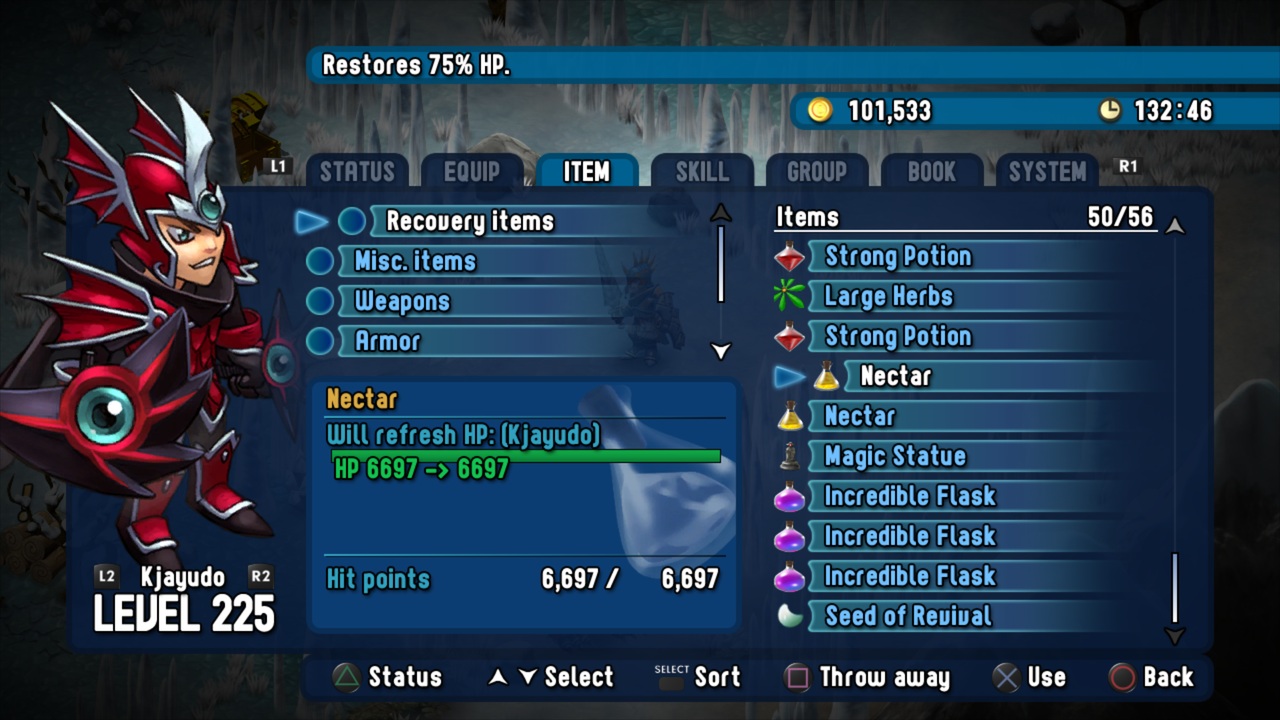Open the GROUP tab
Screen dimensions: 1280x720
(x=817, y=171)
